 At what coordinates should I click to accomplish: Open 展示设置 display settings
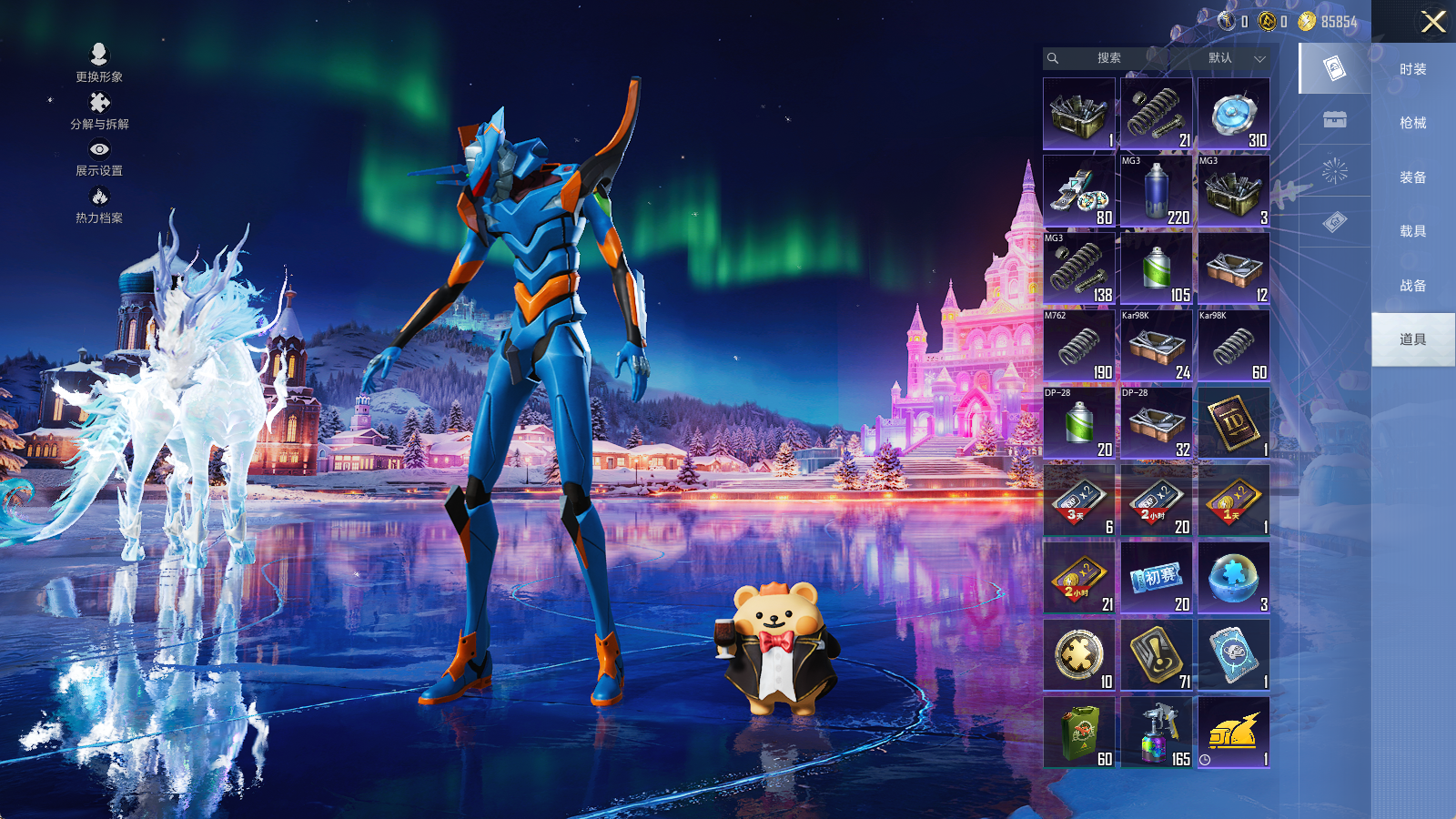99,157
